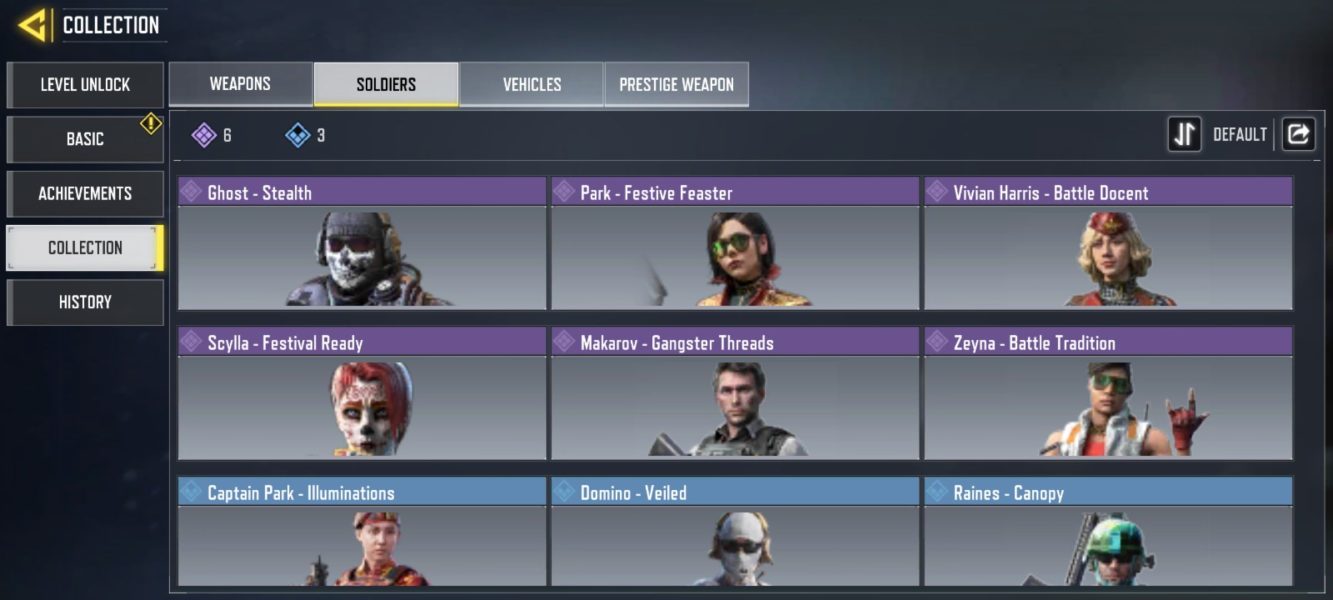Viewport: 1333px width, 600px height.
Task: Open the Level Unlock section
Action: point(85,85)
